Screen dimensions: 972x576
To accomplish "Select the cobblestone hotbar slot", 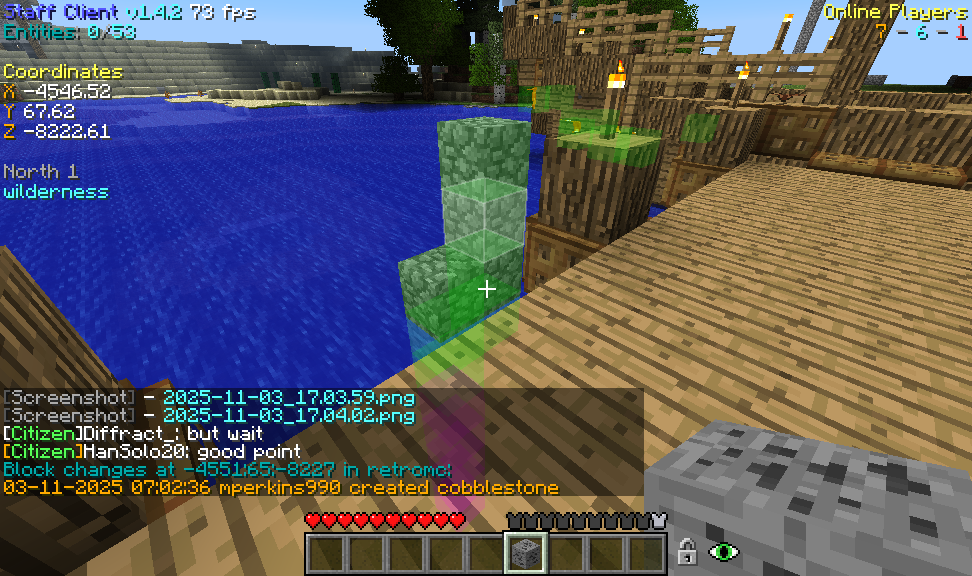I will click(x=525, y=553).
